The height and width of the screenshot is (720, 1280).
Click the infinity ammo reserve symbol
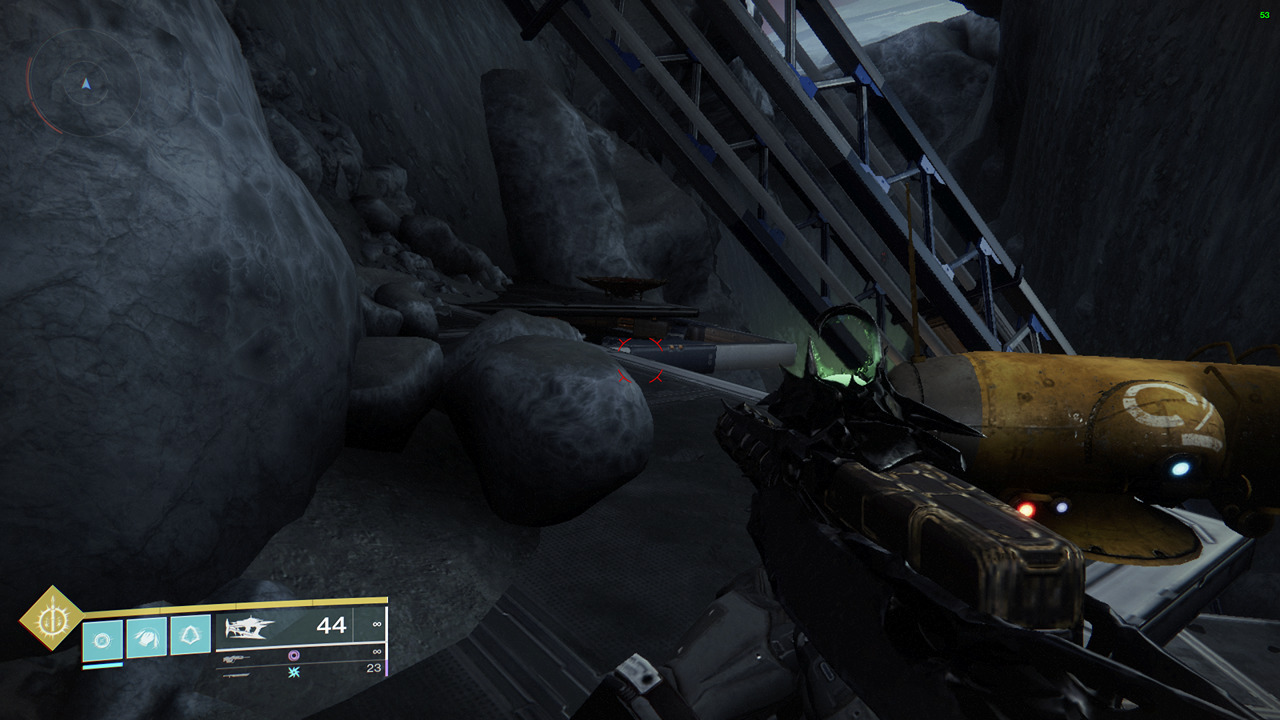(x=376, y=624)
